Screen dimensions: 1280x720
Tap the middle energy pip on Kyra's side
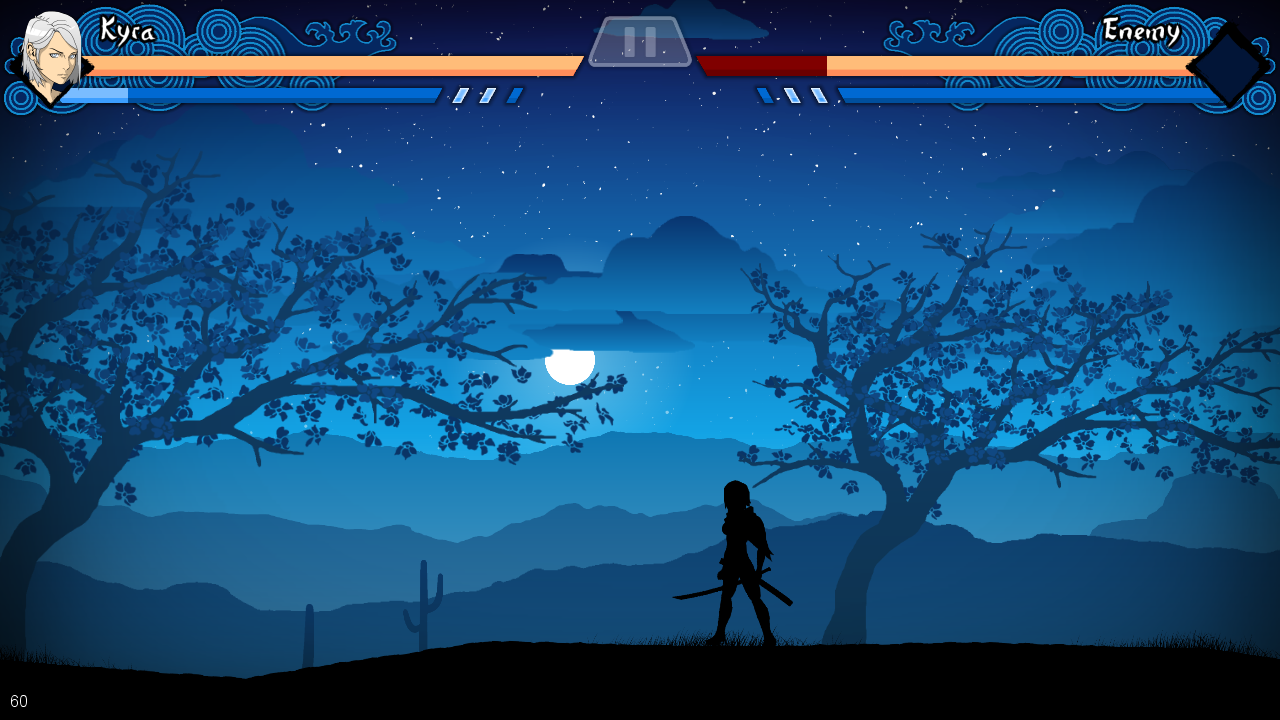486,96
